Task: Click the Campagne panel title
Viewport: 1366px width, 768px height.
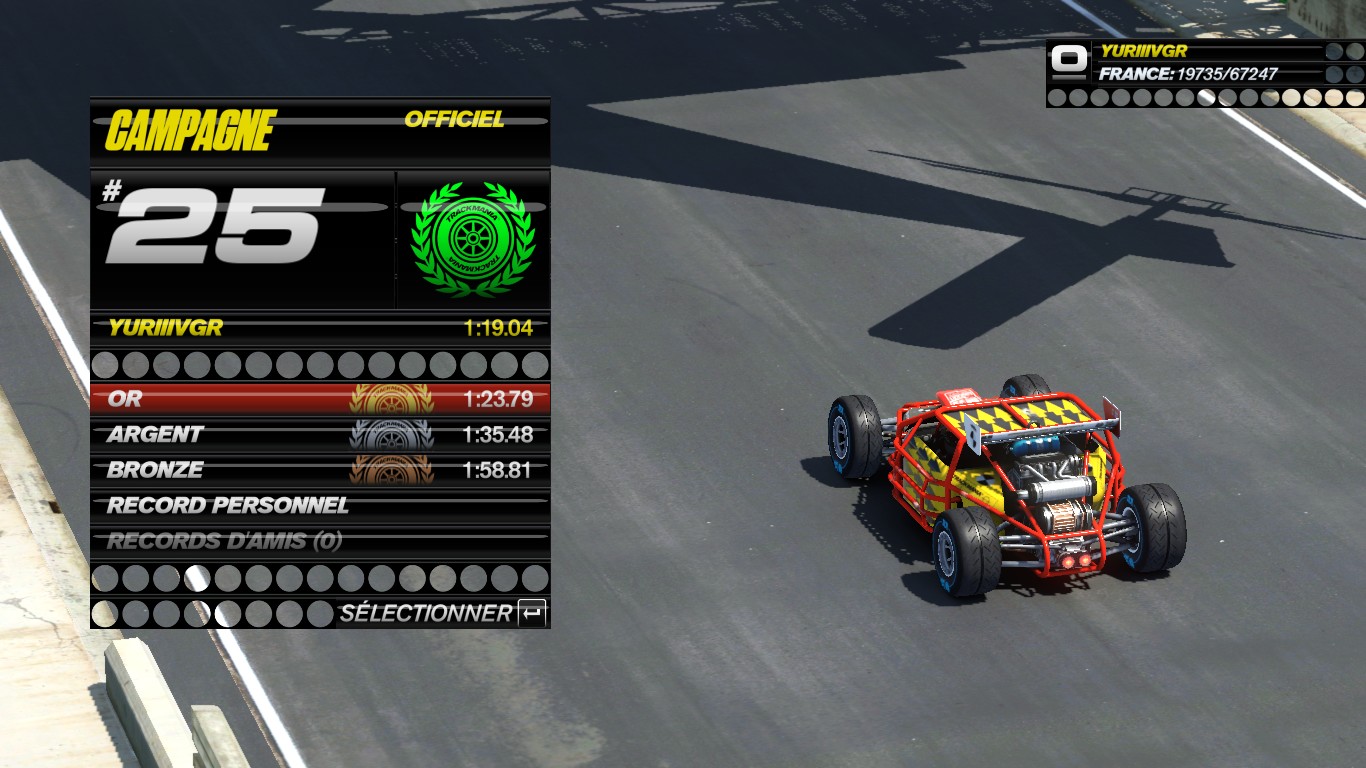Action: tap(190, 131)
